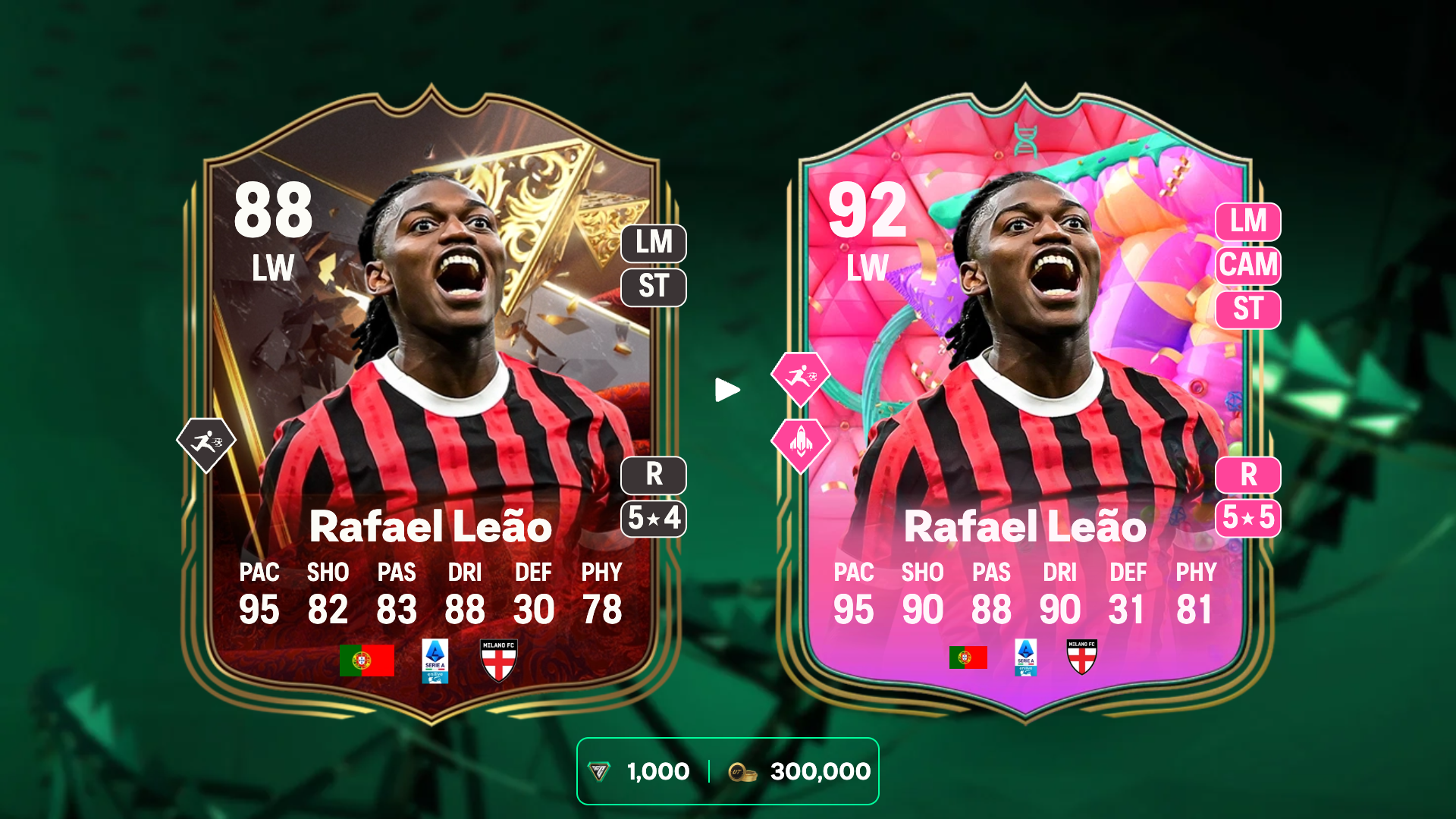The image size is (1456, 819).
Task: Click the arrow between the two player cards
Action: pos(729,389)
